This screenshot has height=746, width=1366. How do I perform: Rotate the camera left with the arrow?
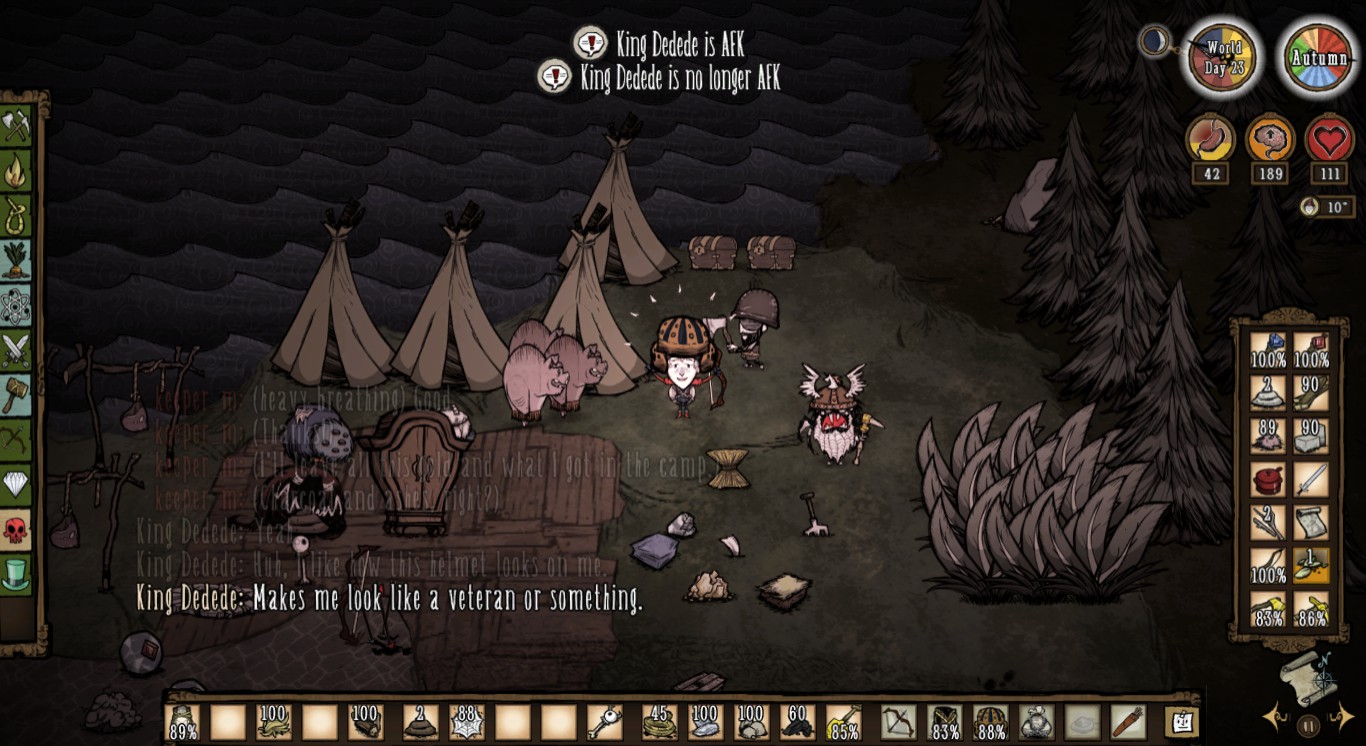click(x=1276, y=716)
